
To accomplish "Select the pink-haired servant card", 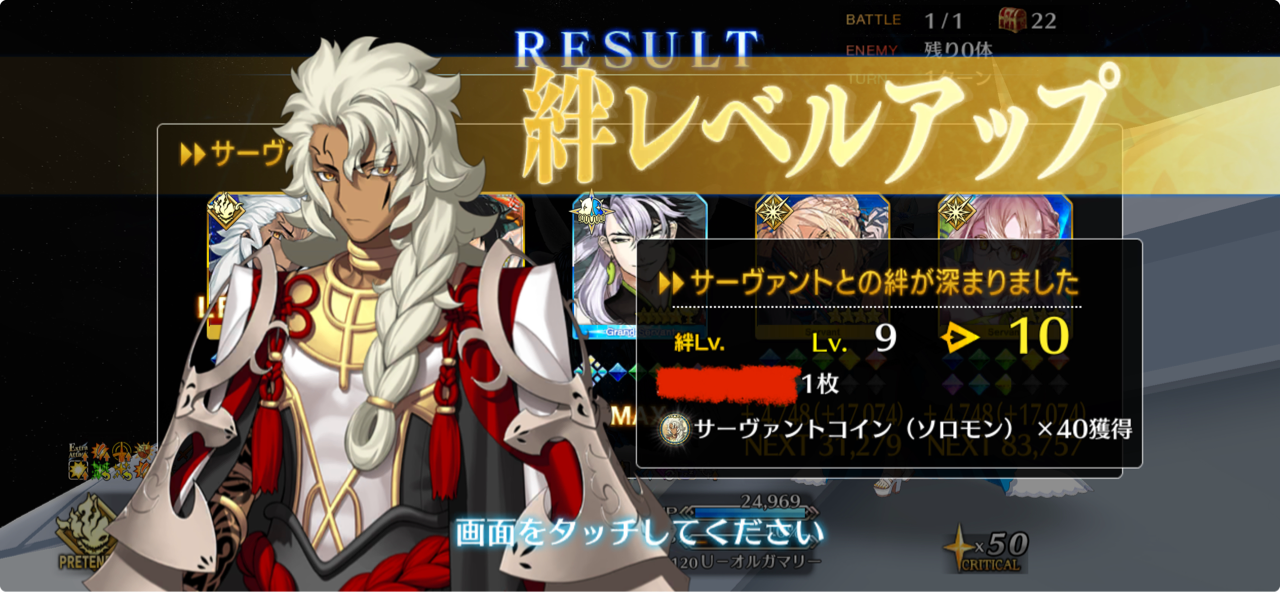I will (x=1004, y=218).
